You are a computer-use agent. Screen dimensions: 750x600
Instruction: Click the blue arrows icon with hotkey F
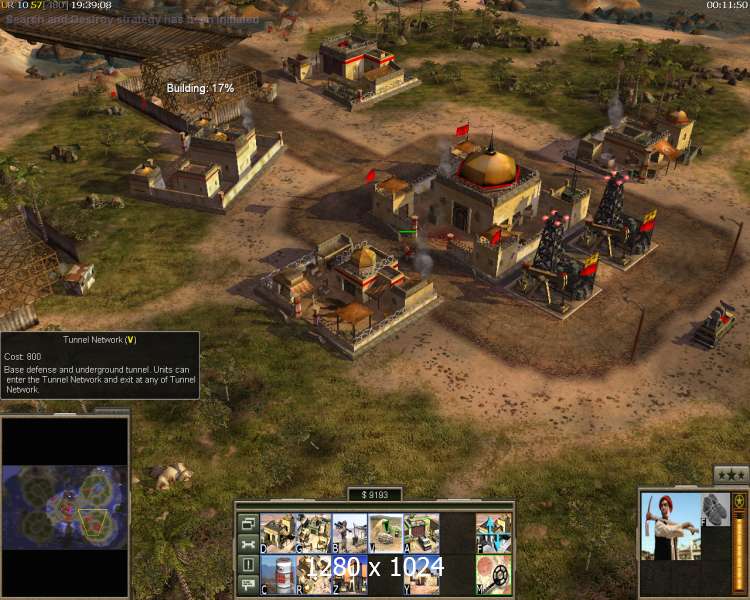click(493, 533)
